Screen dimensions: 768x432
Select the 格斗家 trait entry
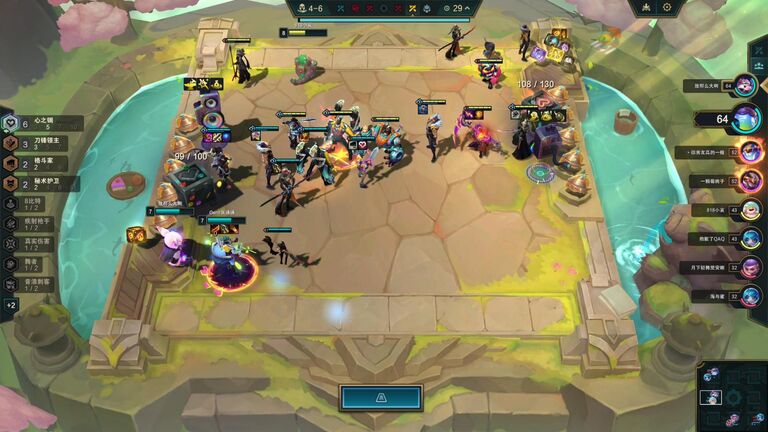pyautogui.click(x=38, y=163)
